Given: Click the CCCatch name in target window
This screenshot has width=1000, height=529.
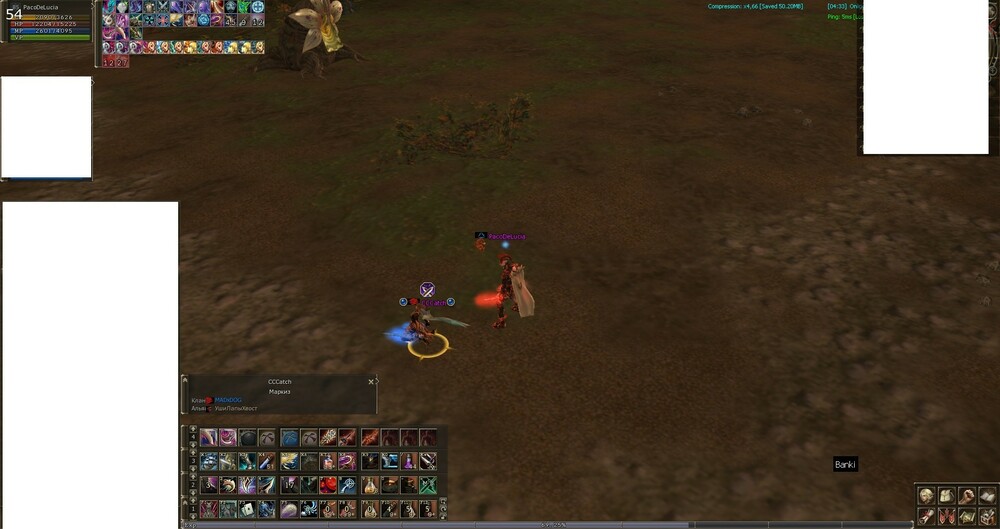Looking at the screenshot, I should coord(279,382).
